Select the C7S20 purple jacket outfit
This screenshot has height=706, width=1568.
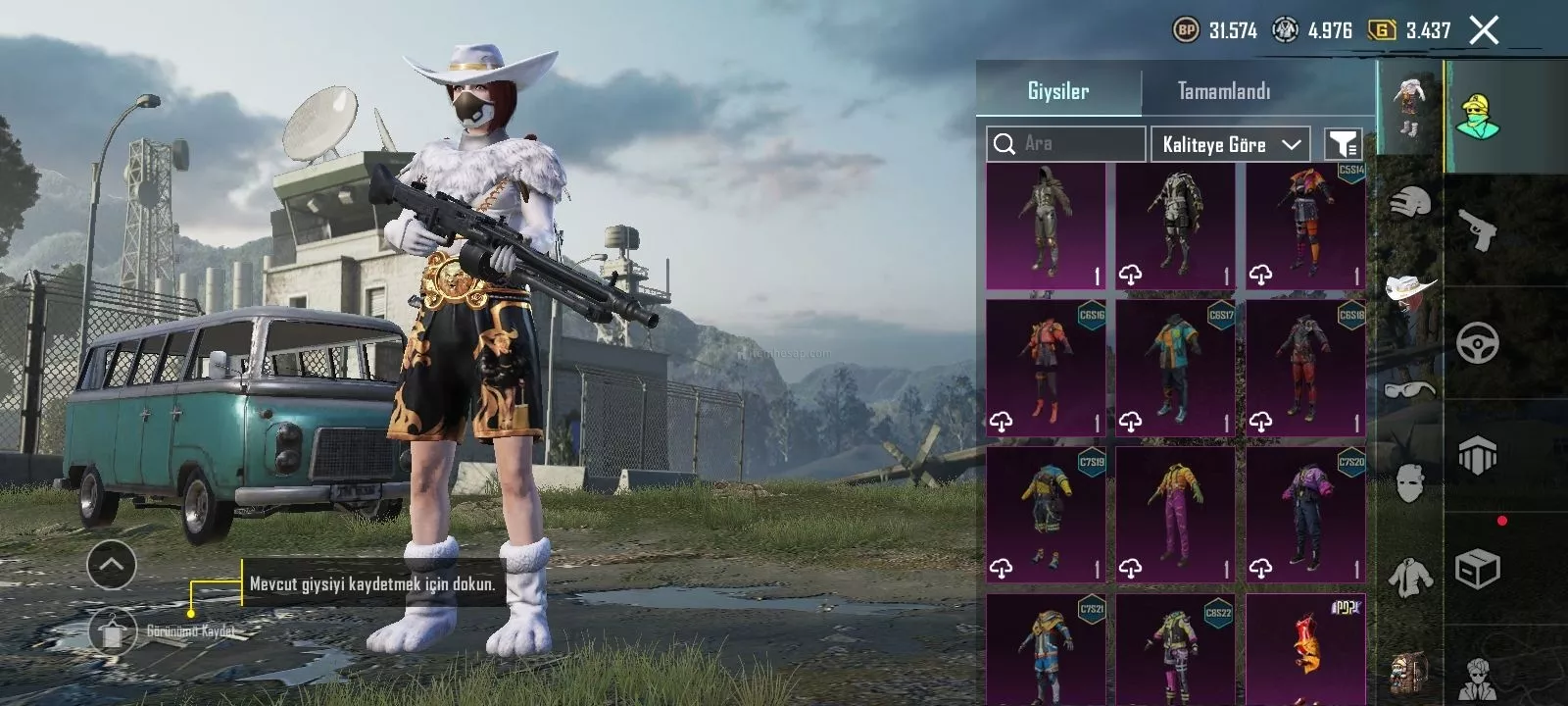tap(1305, 515)
